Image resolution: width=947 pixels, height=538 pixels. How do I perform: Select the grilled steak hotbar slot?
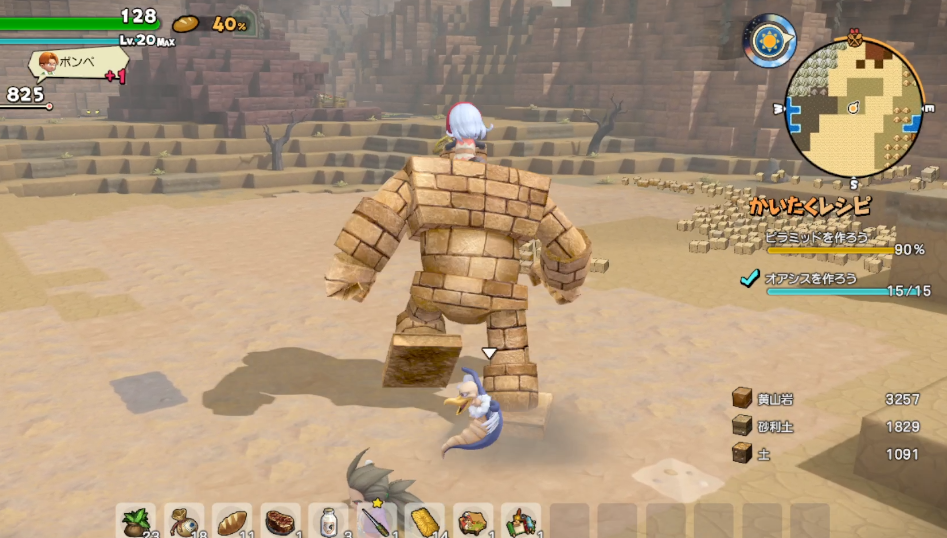[281, 521]
